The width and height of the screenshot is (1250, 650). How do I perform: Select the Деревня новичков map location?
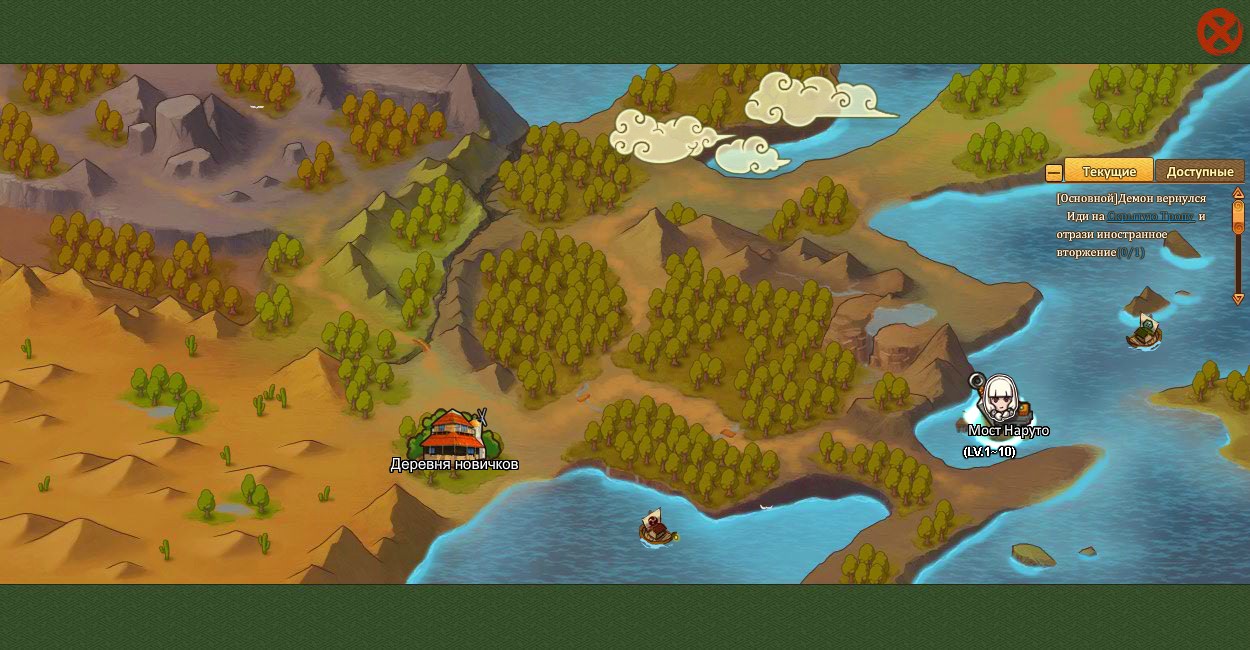(x=453, y=436)
